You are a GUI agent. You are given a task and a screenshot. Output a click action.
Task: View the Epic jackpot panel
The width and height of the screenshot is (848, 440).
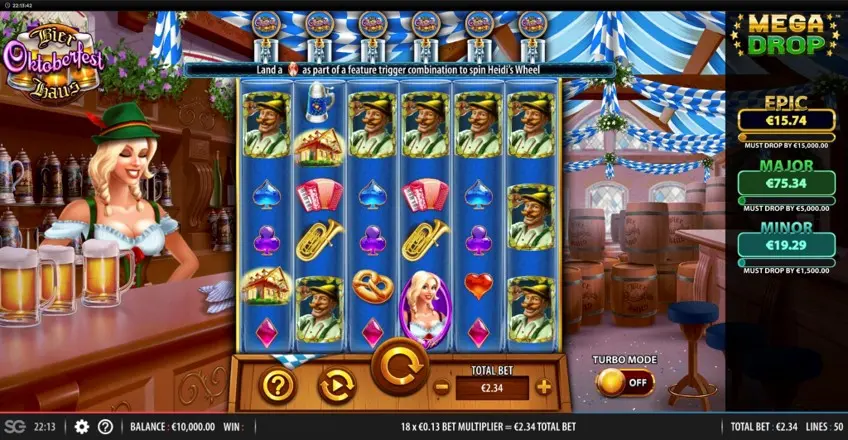(786, 120)
